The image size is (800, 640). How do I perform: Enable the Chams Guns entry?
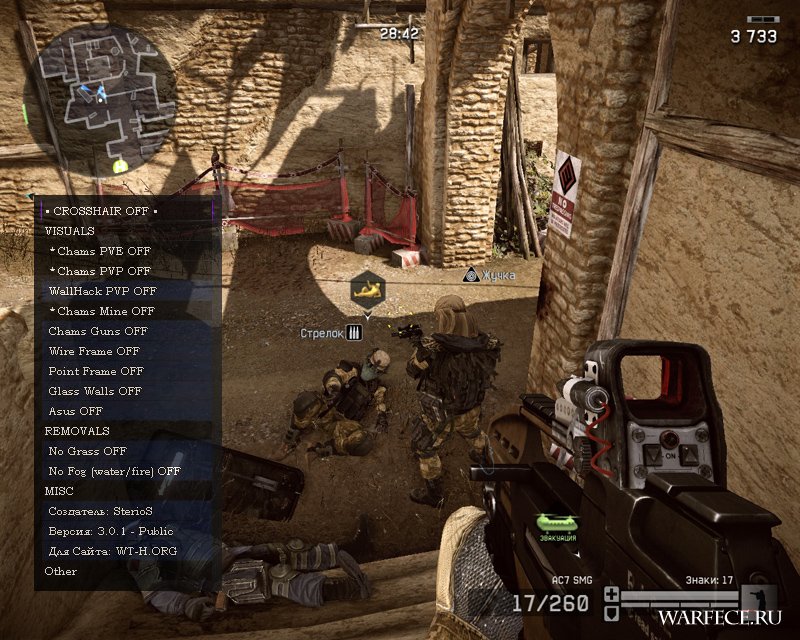coord(98,331)
